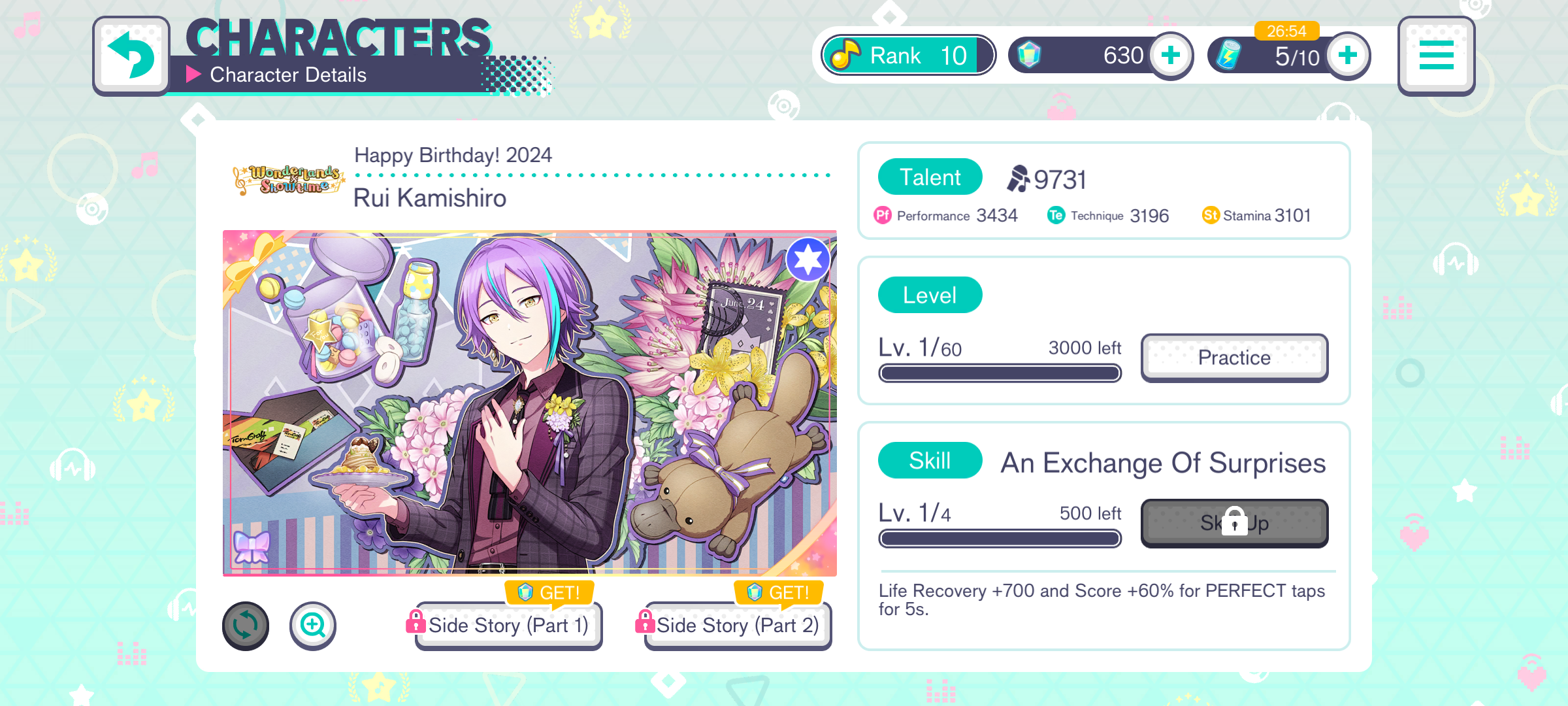Tap the St Stamina stat badge
The image size is (1568, 706).
(1210, 215)
